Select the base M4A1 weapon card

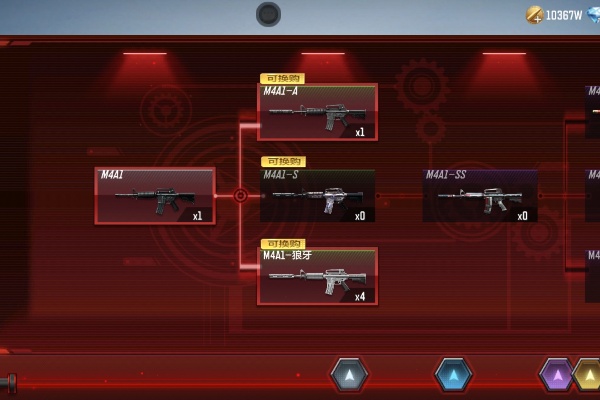[x=155, y=196]
